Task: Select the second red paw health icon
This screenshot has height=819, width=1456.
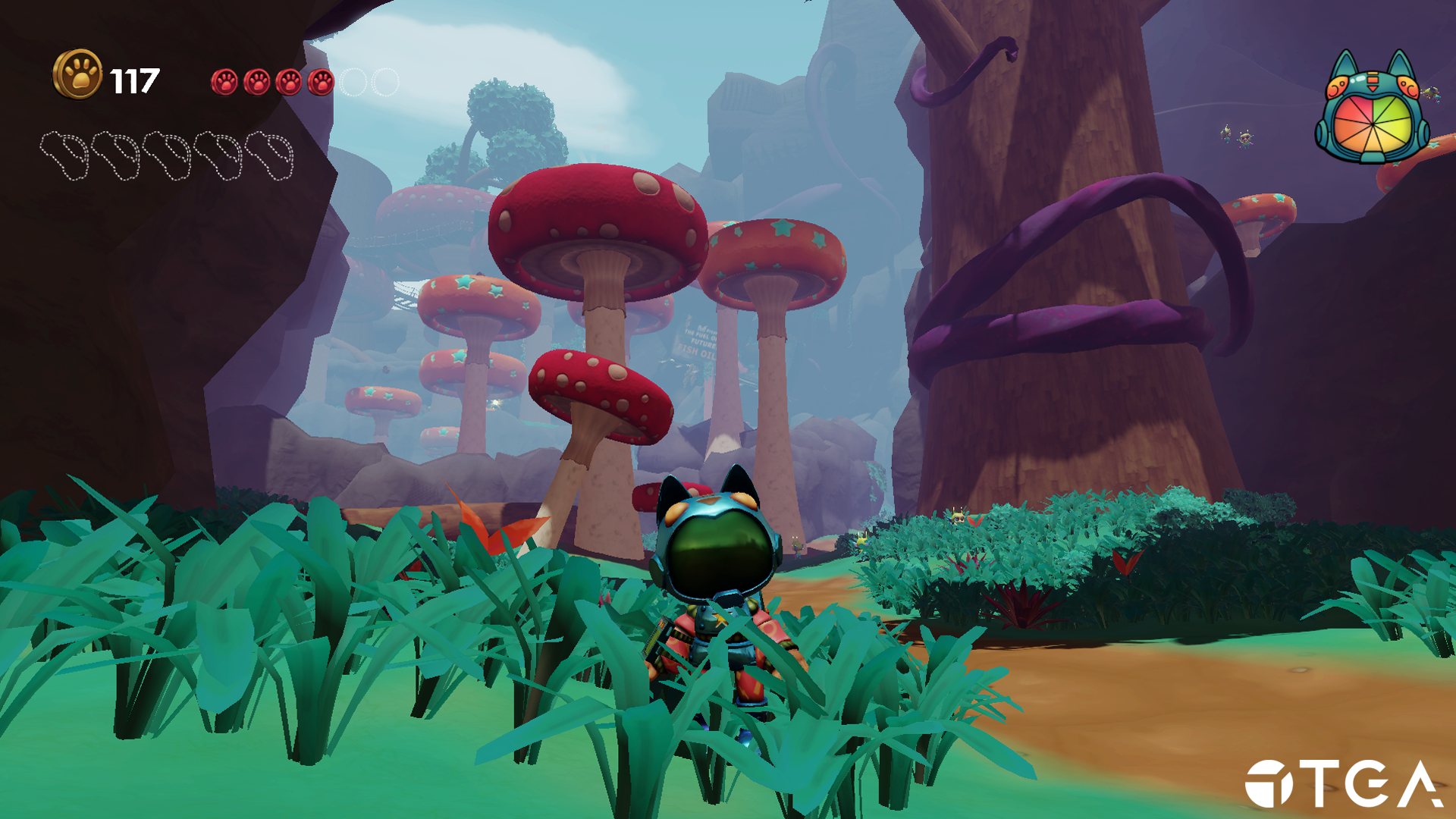Action: [256, 83]
